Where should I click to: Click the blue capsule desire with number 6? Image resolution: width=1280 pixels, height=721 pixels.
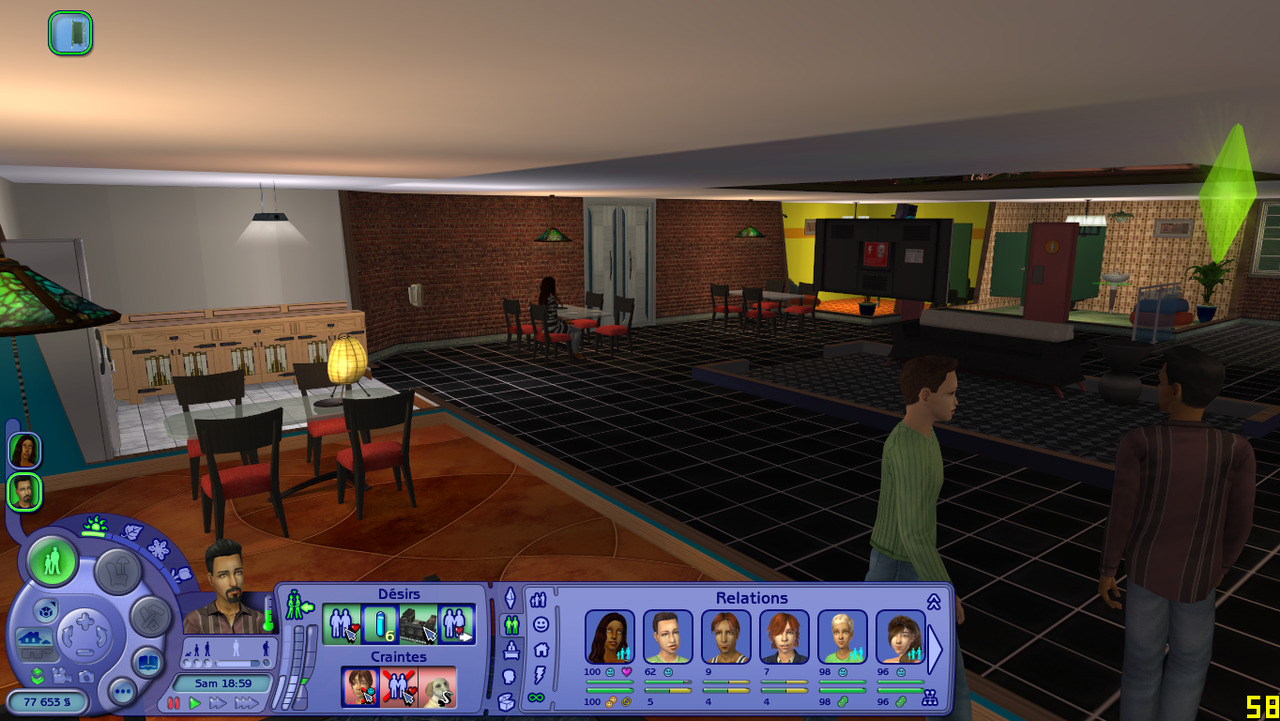point(380,624)
